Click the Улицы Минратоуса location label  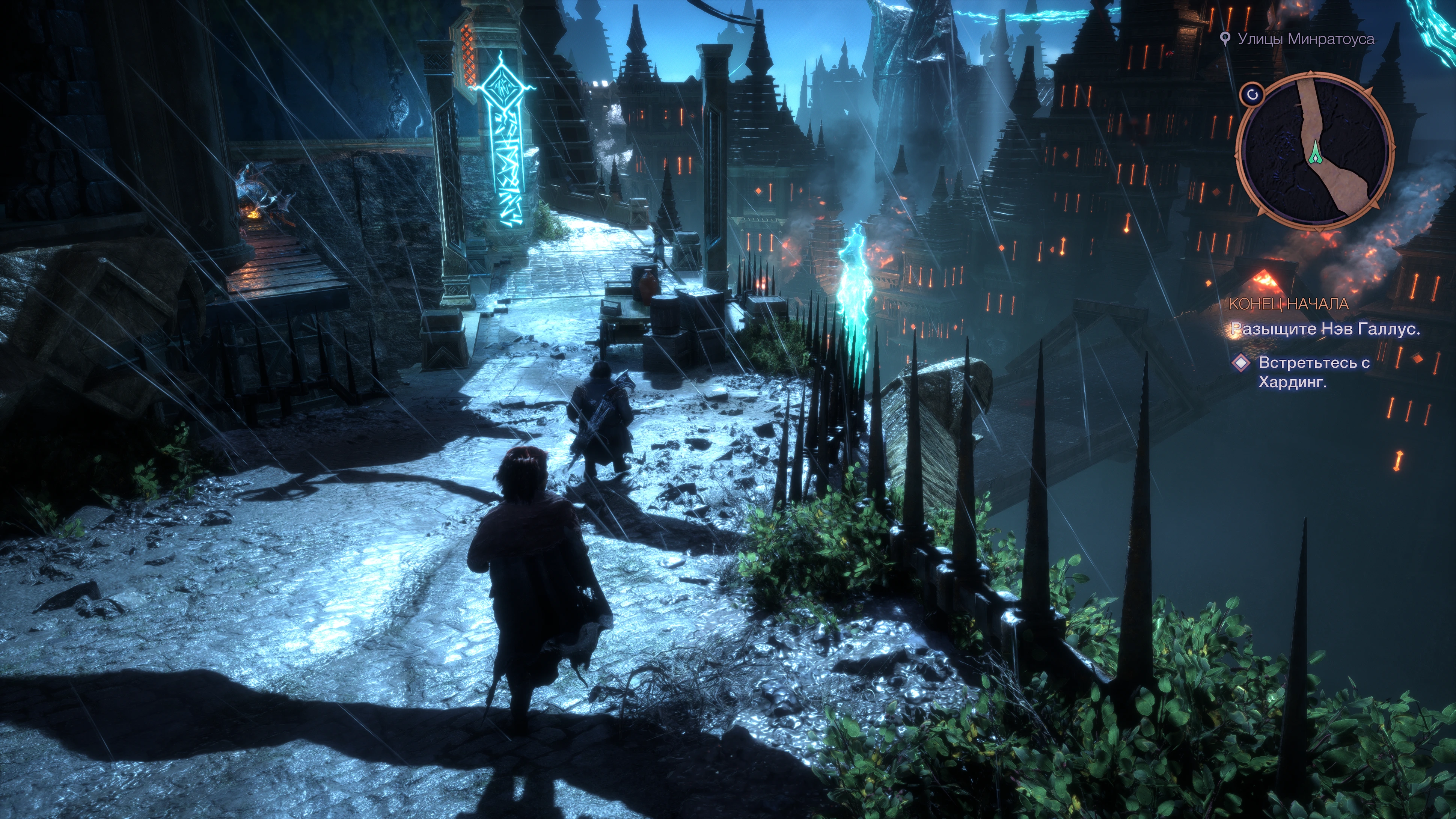click(x=1305, y=39)
